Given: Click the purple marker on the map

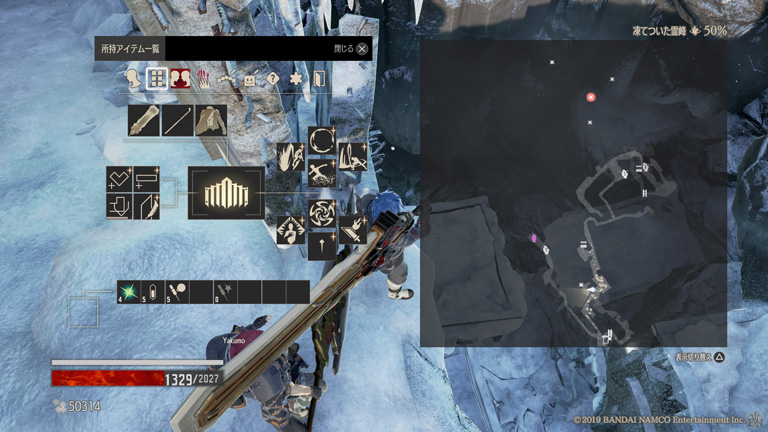Looking at the screenshot, I should pyautogui.click(x=534, y=238).
